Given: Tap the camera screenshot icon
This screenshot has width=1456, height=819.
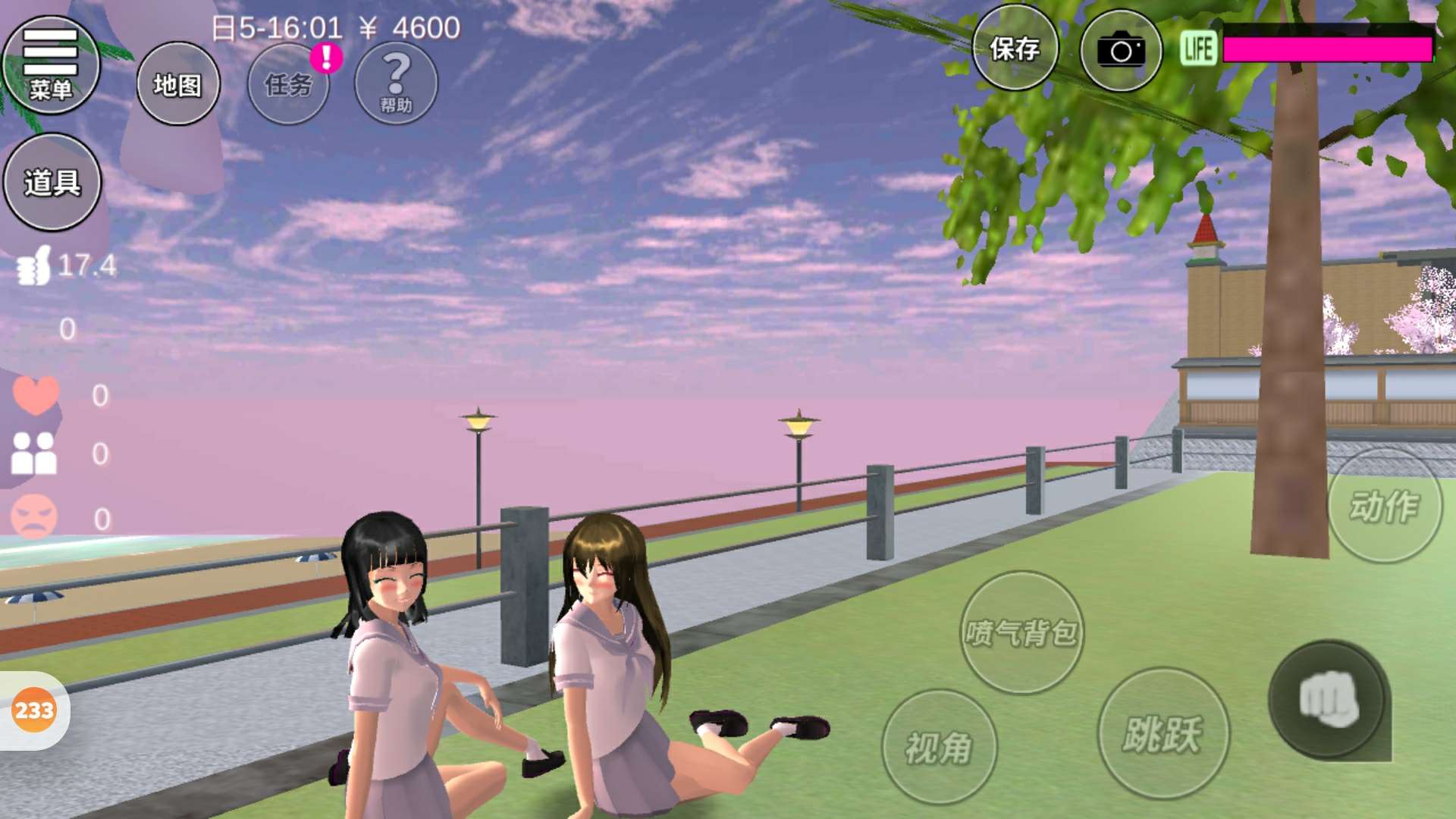Looking at the screenshot, I should [1121, 52].
